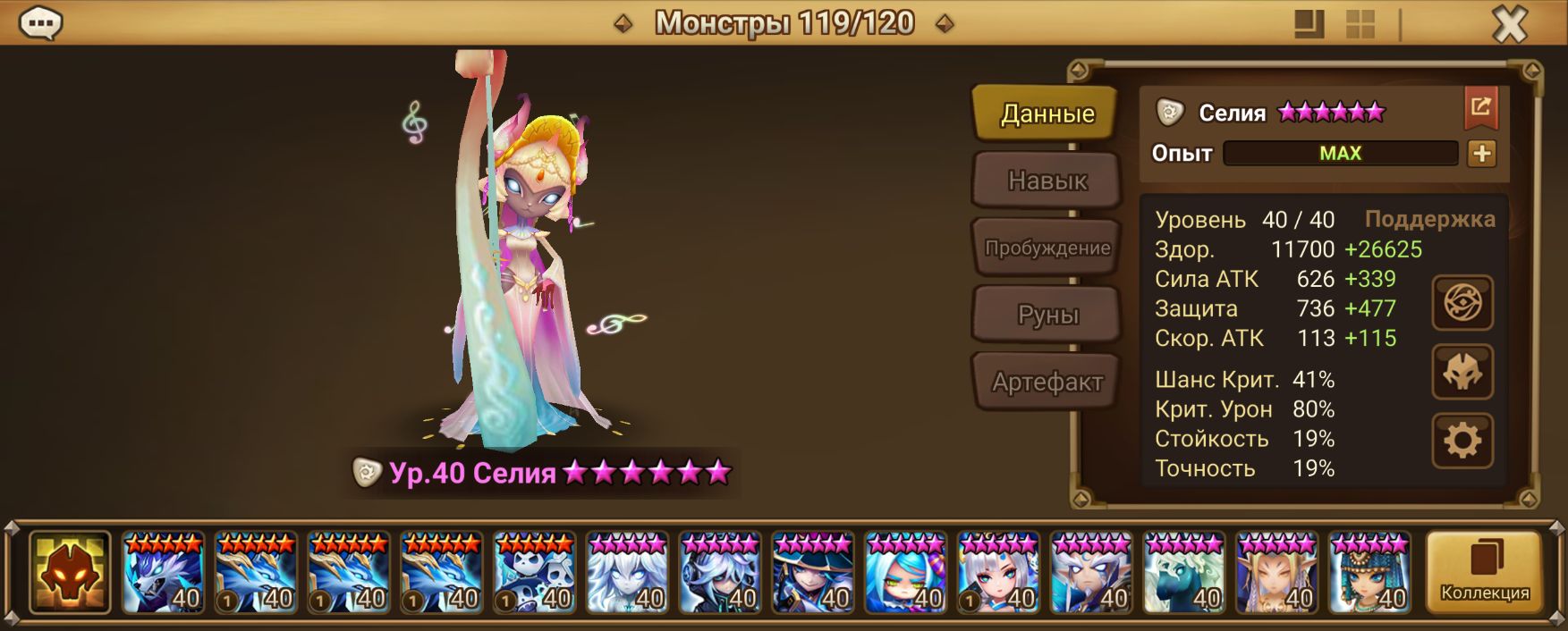This screenshot has height=631, width=1568.
Task: Click the glowing-eyed mask filter icon
Action: 70,572
